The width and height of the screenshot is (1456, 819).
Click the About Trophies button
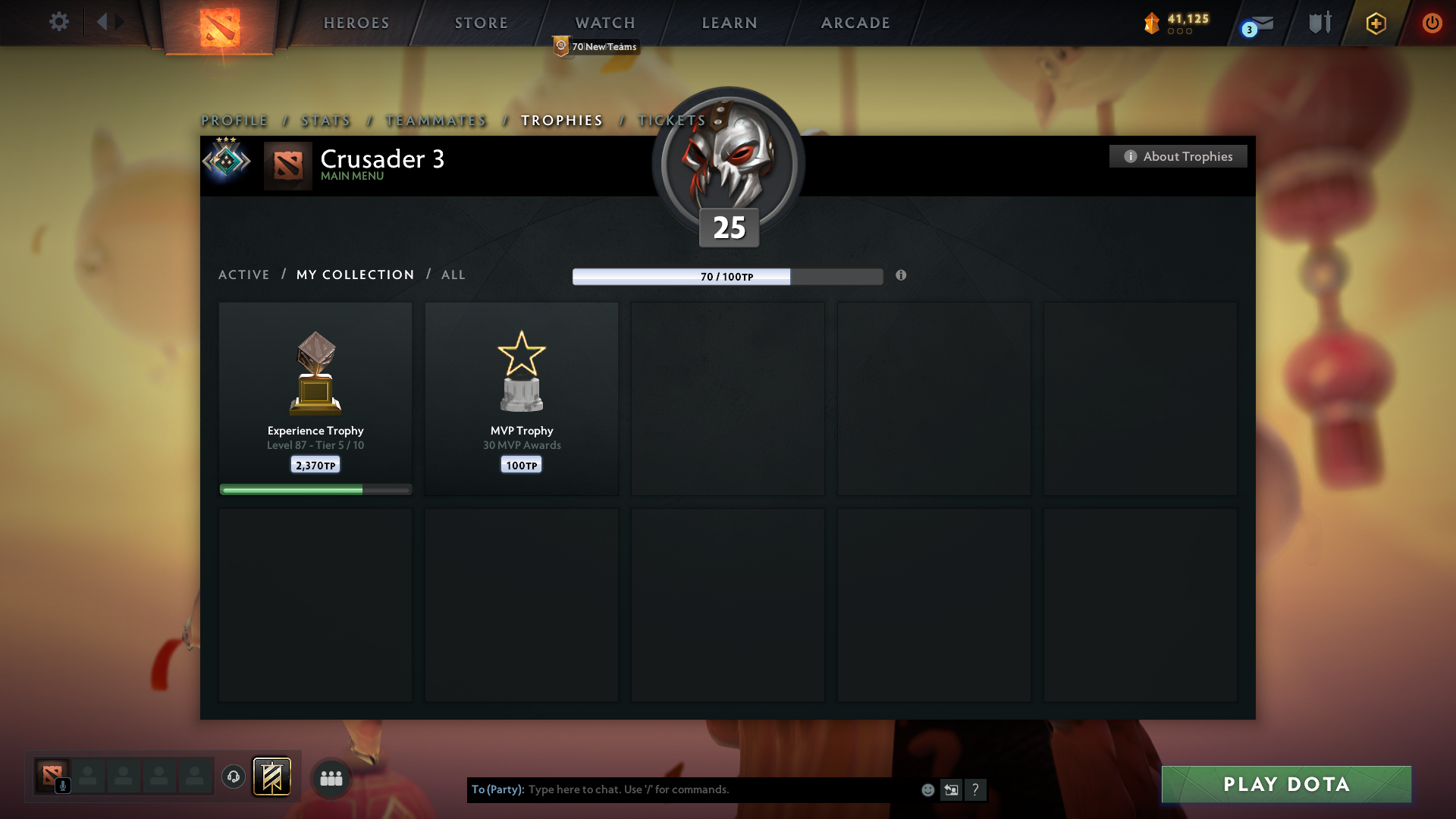click(x=1178, y=156)
